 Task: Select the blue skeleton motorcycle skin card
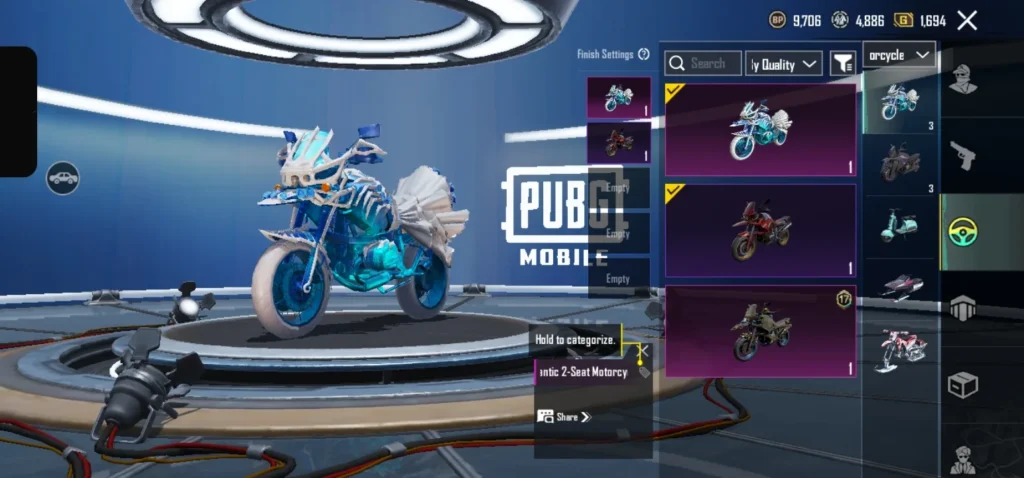pyautogui.click(x=761, y=130)
